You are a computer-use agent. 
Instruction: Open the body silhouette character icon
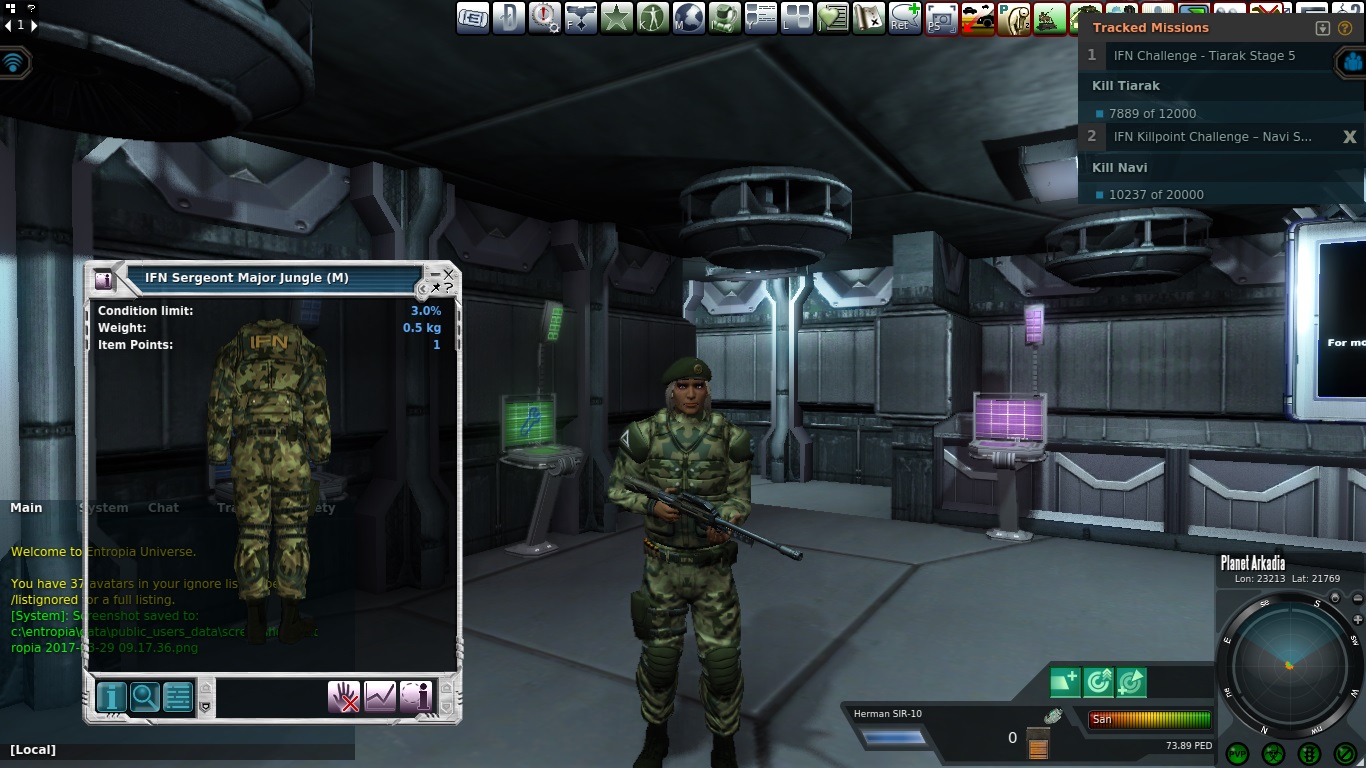tap(653, 17)
